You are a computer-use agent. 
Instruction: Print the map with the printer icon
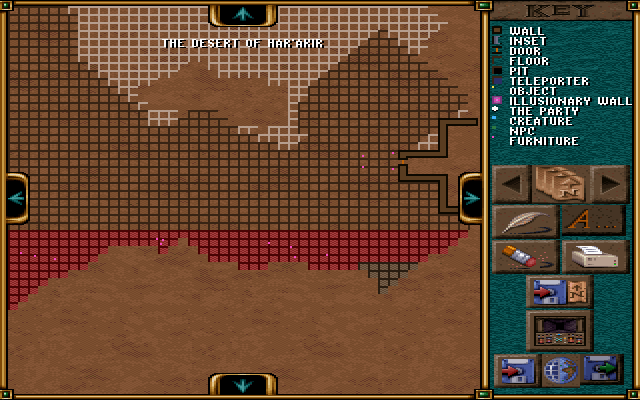(594, 256)
